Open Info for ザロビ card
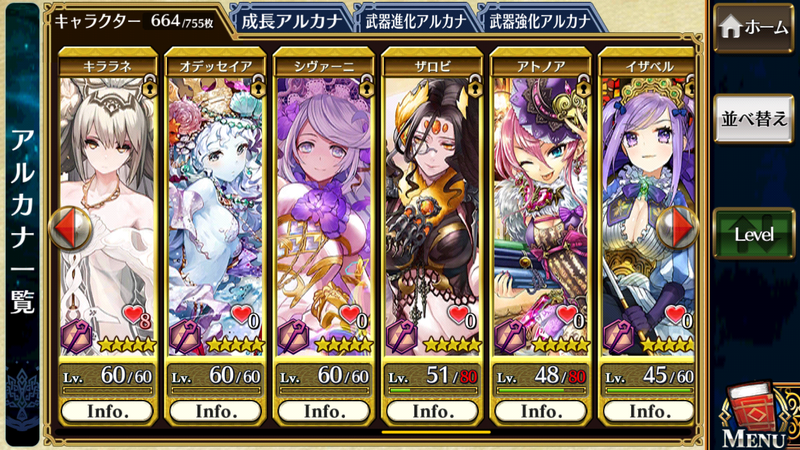Viewport: 800px width, 450px height. coord(432,411)
